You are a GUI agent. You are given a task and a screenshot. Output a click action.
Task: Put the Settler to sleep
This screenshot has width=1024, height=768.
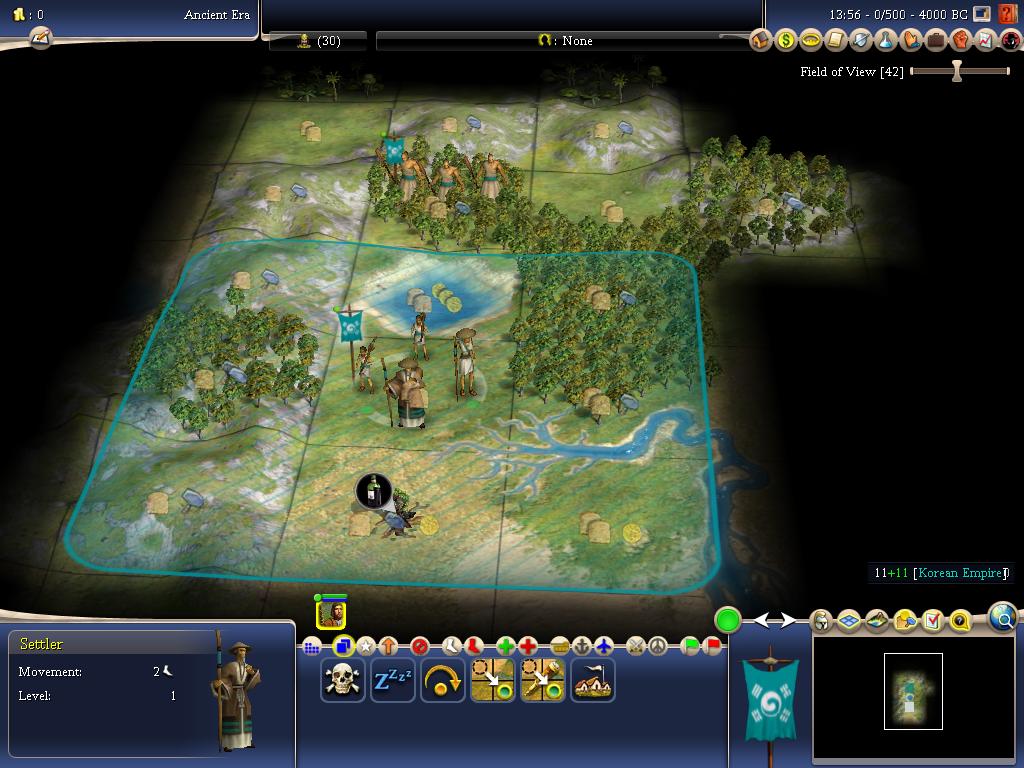pos(393,681)
